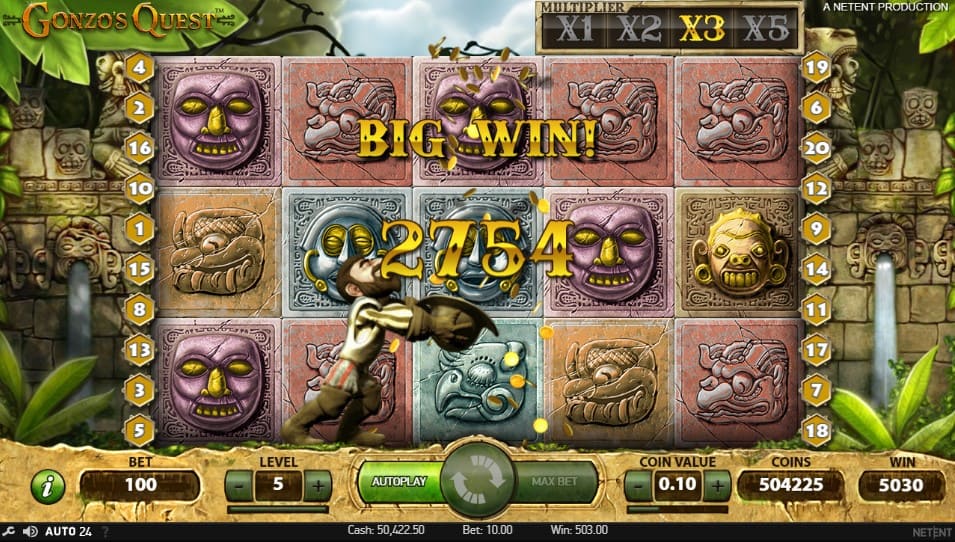Increase the bet level
The image size is (955, 542).
tap(317, 486)
